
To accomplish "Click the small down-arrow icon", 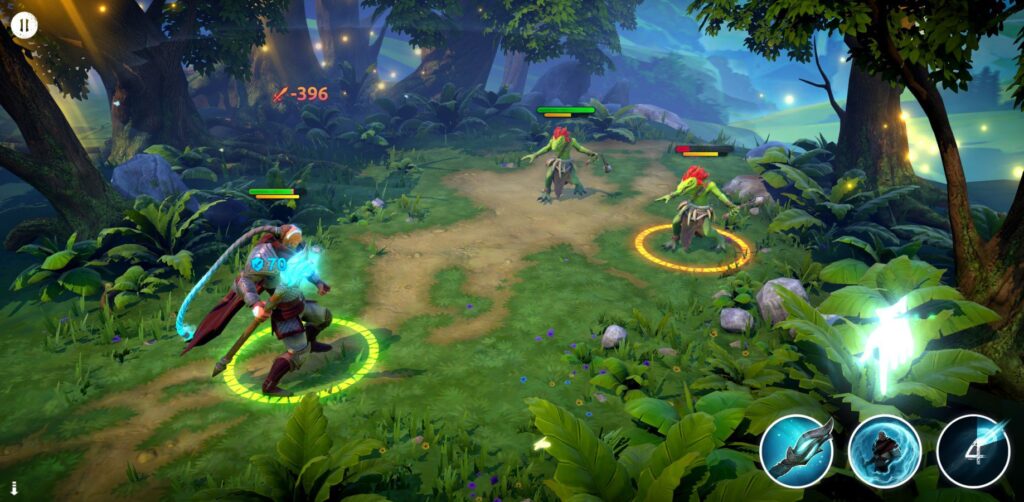I will pos(13,488).
